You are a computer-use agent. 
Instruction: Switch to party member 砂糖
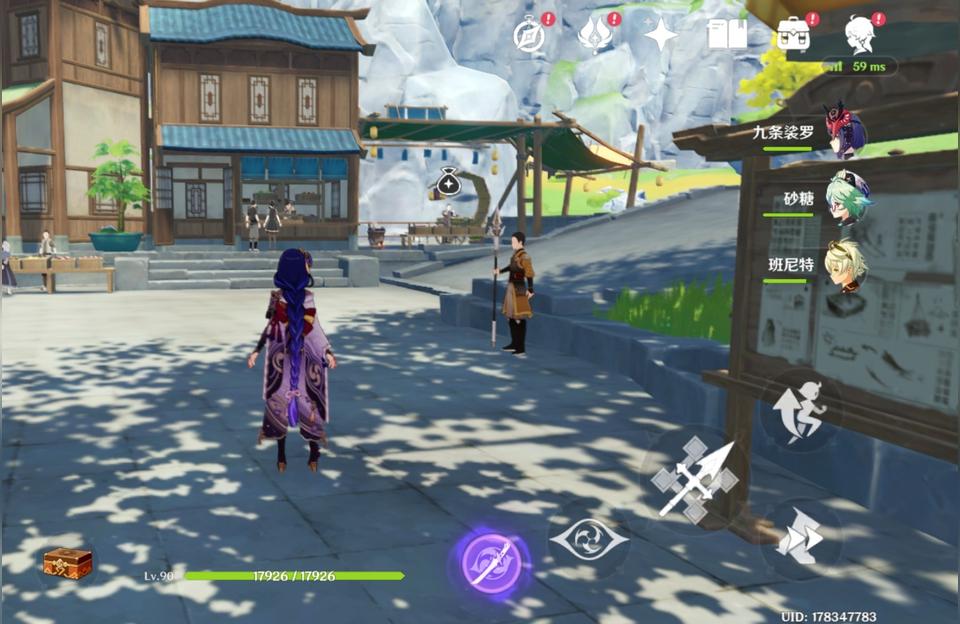point(847,197)
